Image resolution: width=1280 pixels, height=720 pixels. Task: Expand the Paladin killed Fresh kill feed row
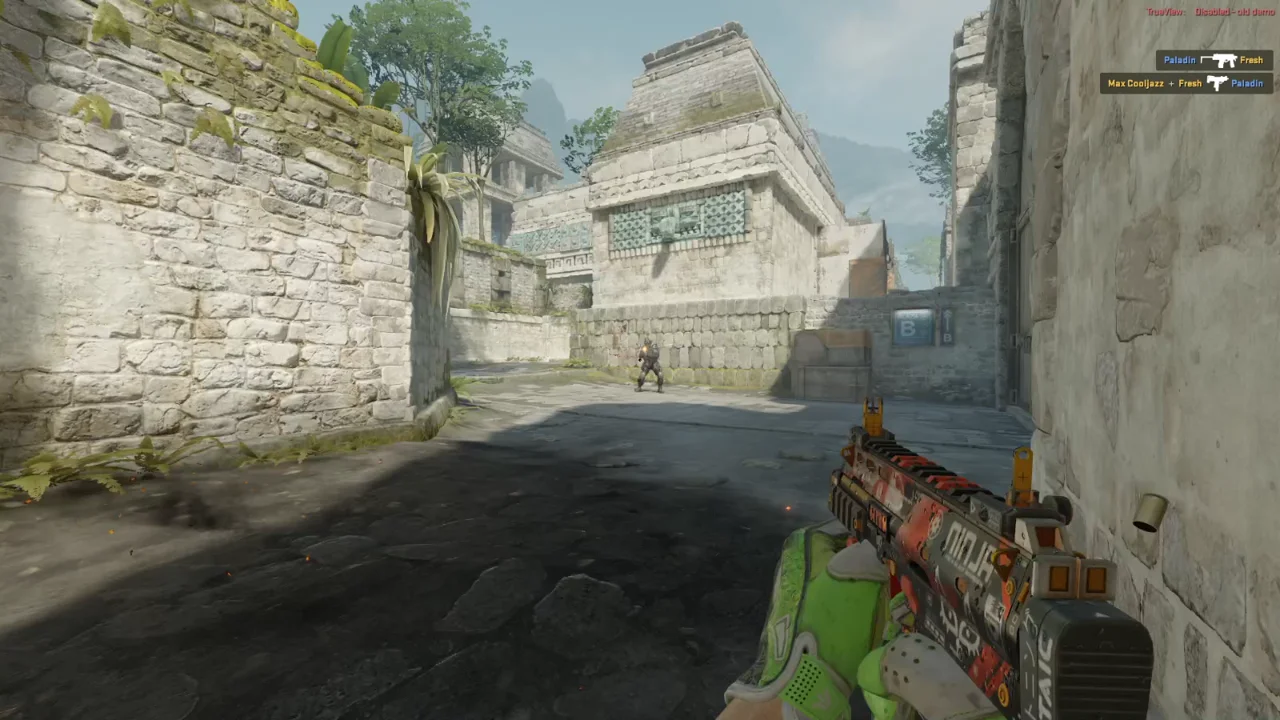[1213, 60]
